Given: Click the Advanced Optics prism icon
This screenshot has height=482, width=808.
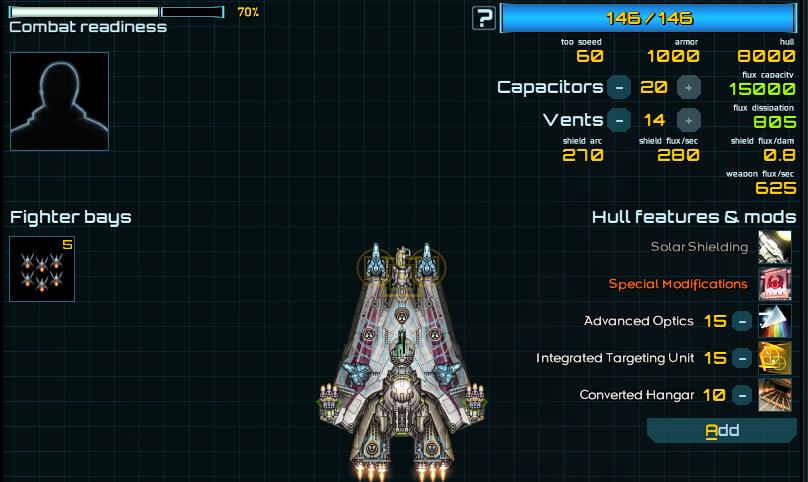Looking at the screenshot, I should [775, 321].
